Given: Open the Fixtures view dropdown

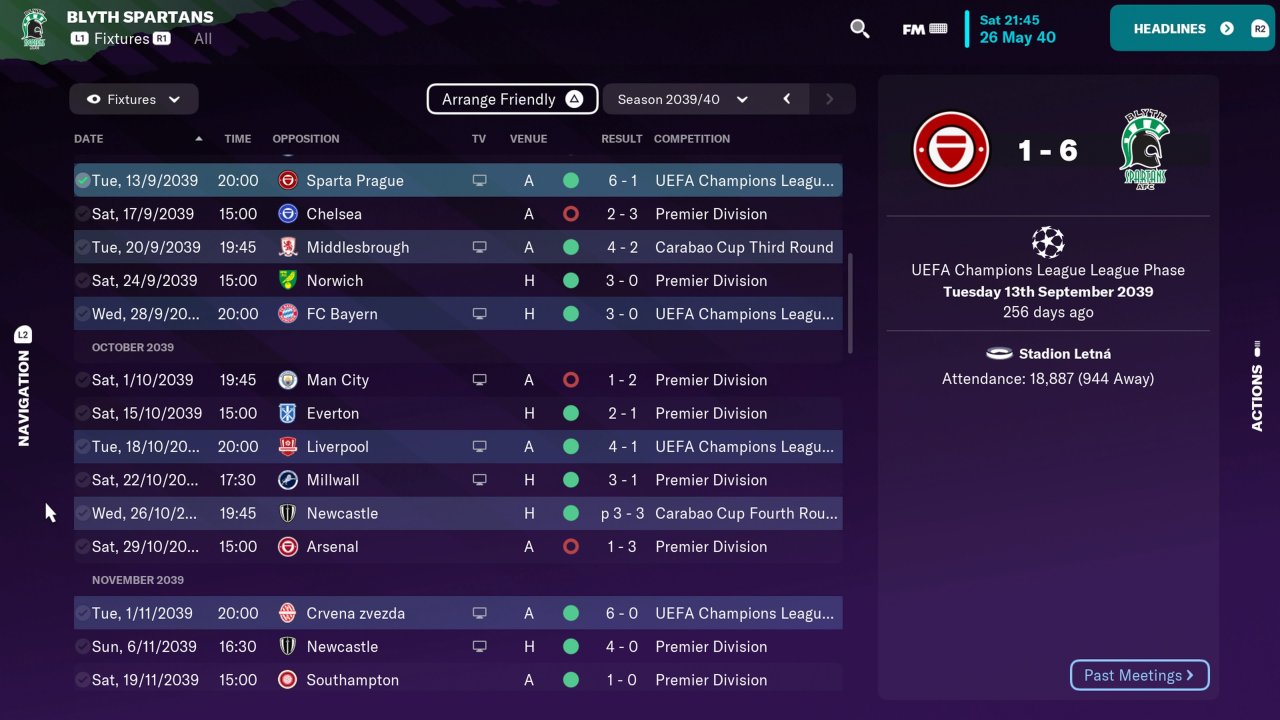Looking at the screenshot, I should 134,99.
